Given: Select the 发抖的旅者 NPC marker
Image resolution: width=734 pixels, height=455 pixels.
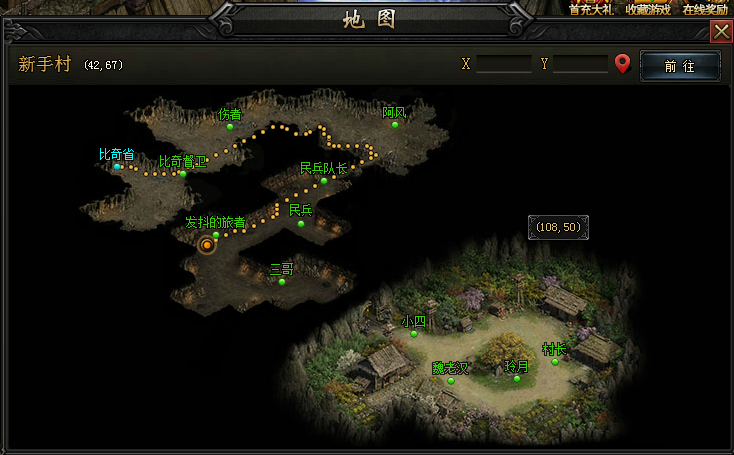Looking at the screenshot, I should pyautogui.click(x=216, y=235).
